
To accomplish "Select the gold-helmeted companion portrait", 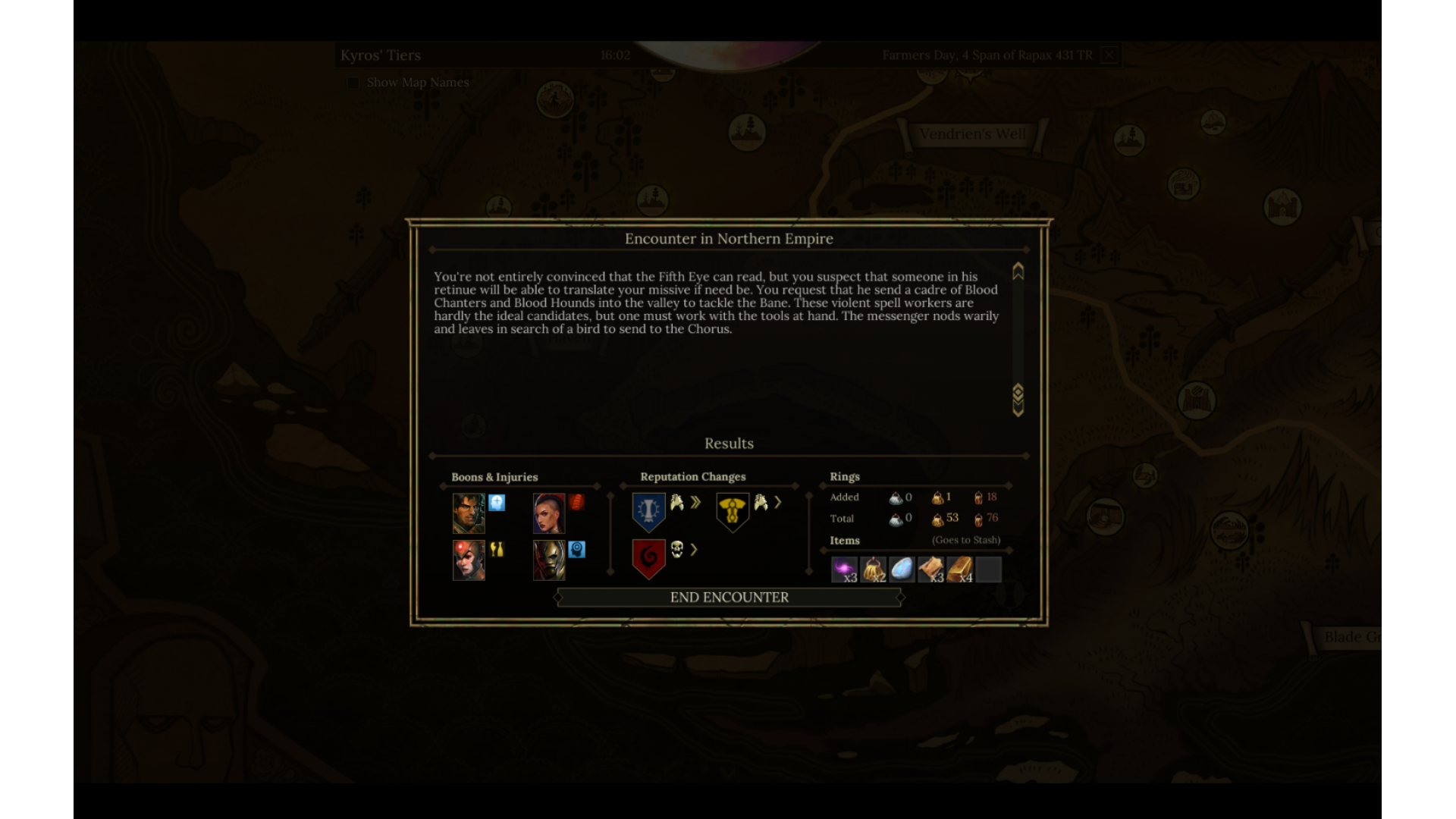I will (548, 560).
